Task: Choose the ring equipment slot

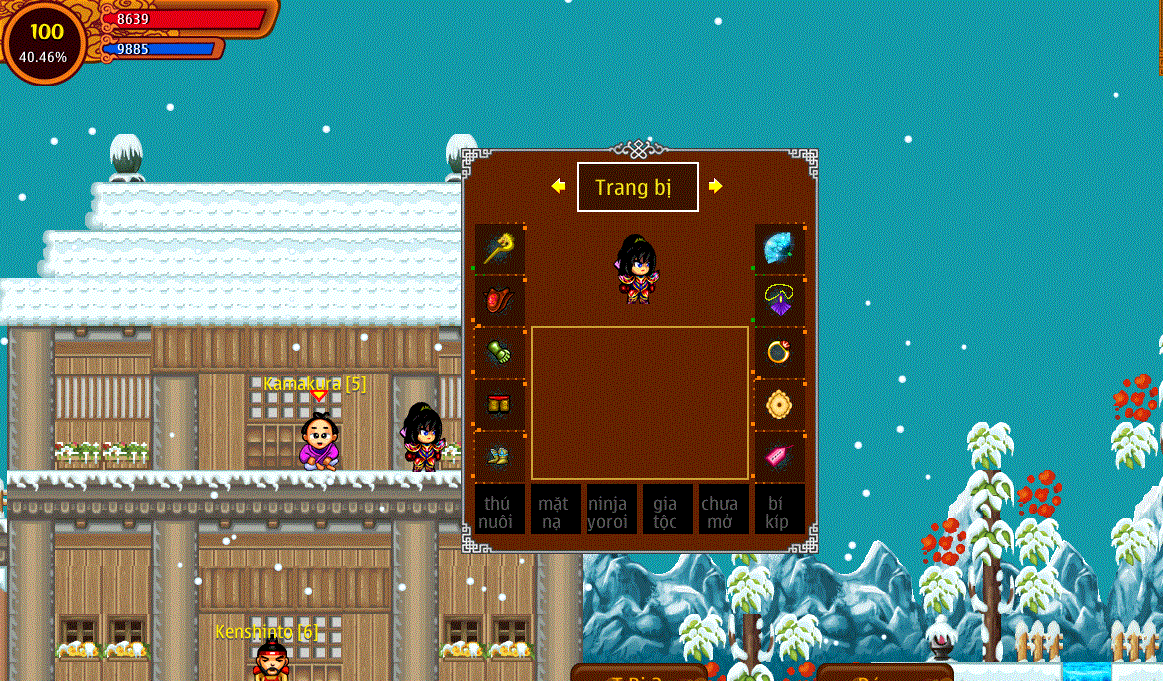Action: 779,352
